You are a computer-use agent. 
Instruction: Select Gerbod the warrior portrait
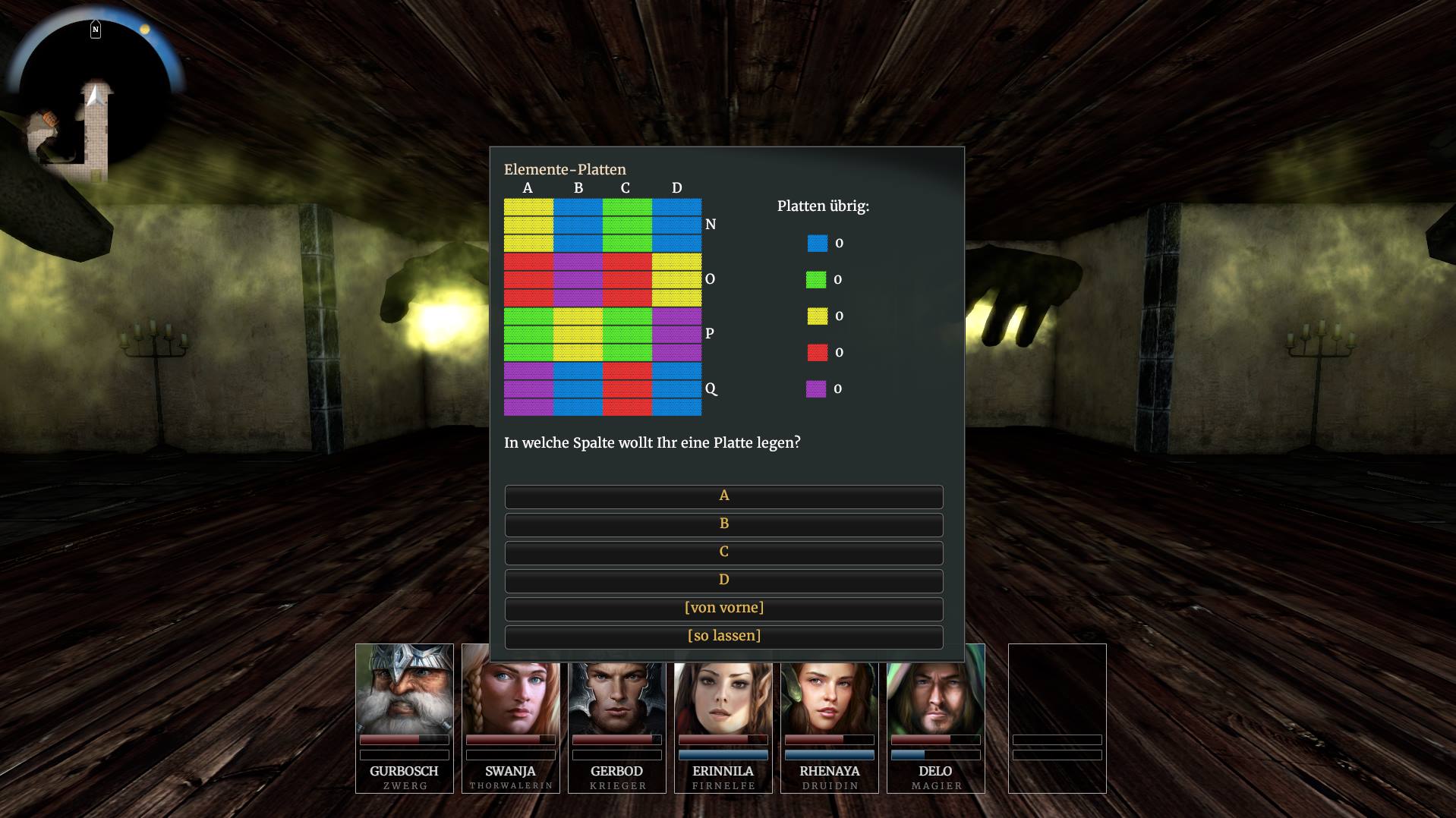616,706
